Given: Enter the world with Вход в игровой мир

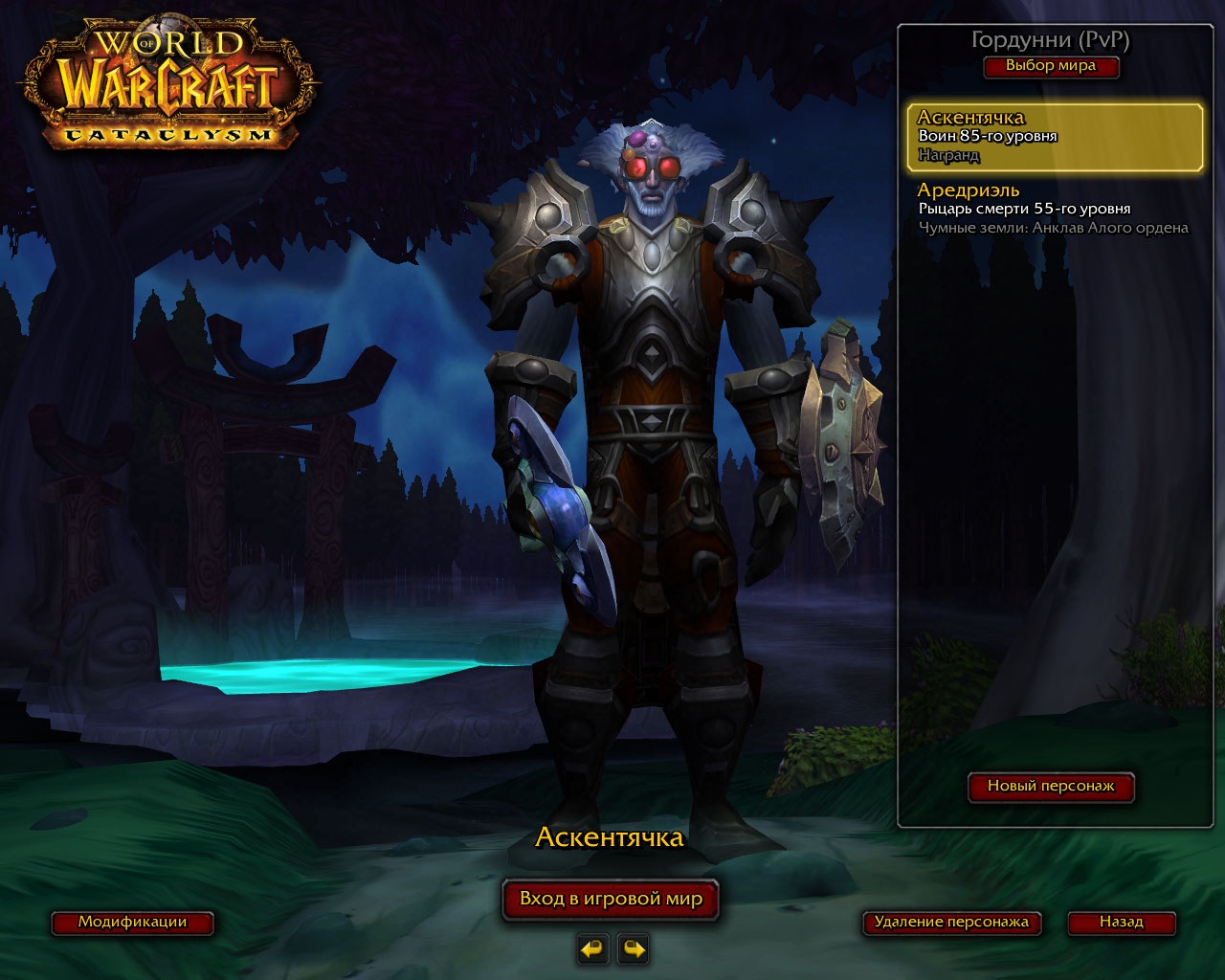Looking at the screenshot, I should point(611,899).
